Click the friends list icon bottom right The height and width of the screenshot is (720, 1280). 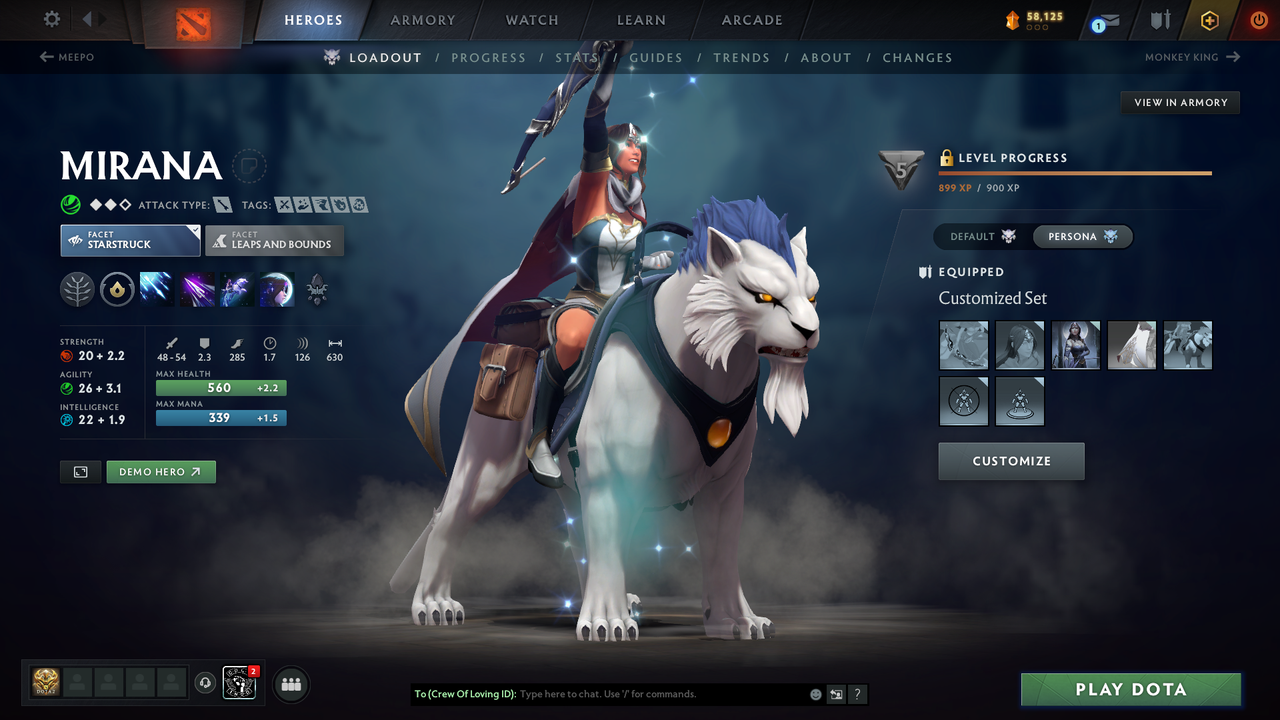tap(290, 684)
